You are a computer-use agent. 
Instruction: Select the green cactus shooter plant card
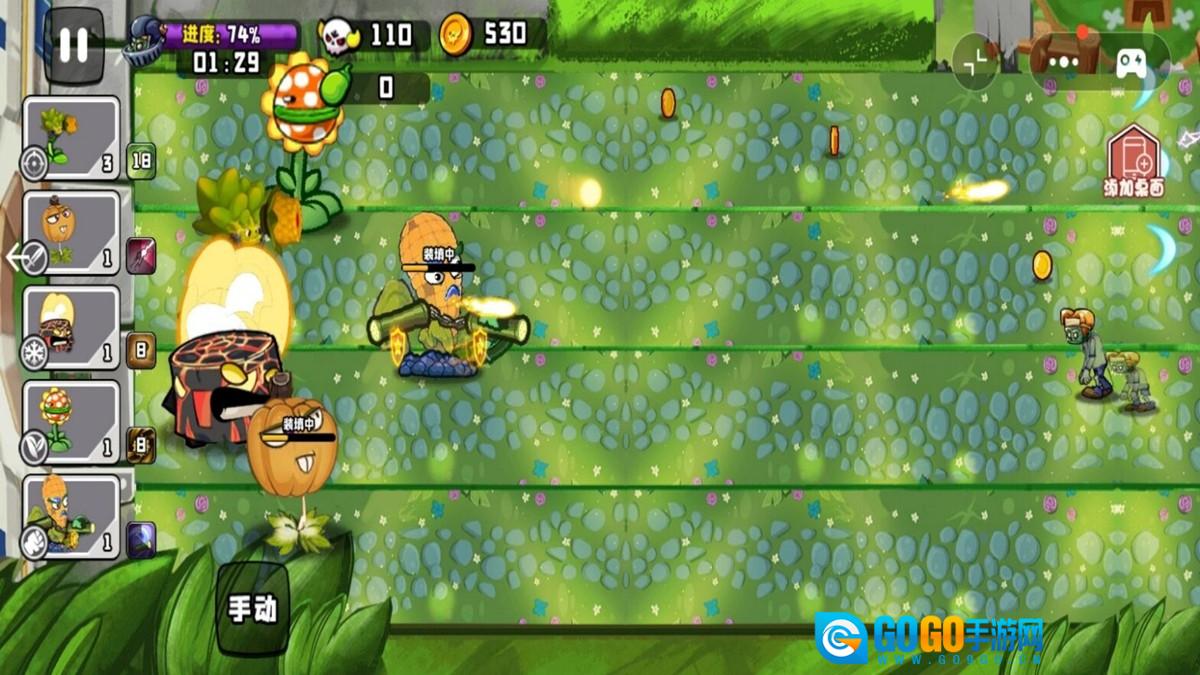pyautogui.click(x=70, y=137)
